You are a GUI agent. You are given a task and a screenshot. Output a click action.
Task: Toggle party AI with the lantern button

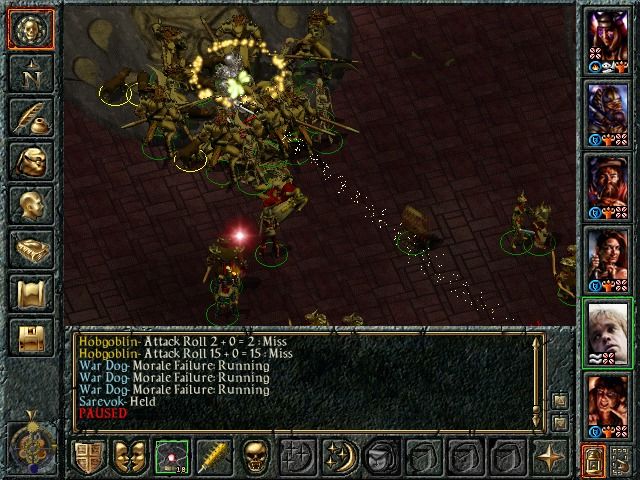pos(594,459)
